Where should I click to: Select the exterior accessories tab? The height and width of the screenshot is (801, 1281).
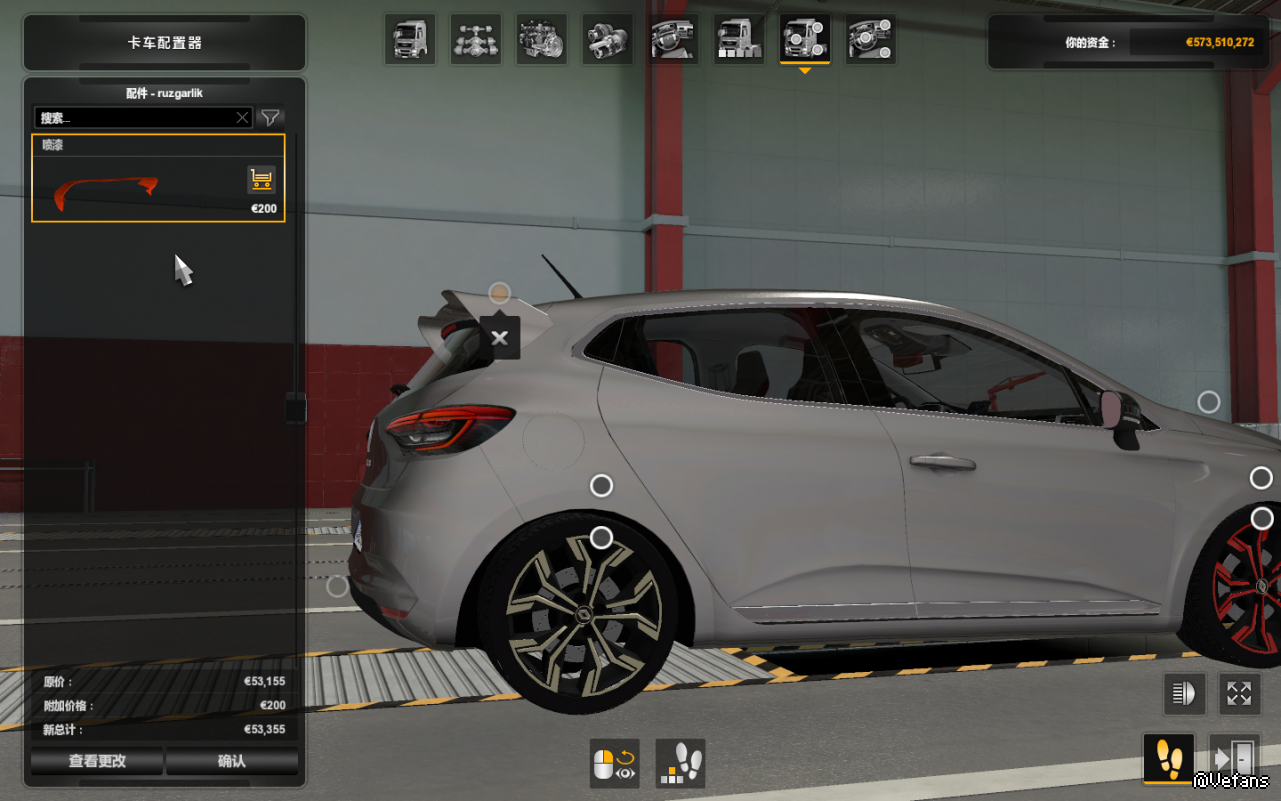805,40
